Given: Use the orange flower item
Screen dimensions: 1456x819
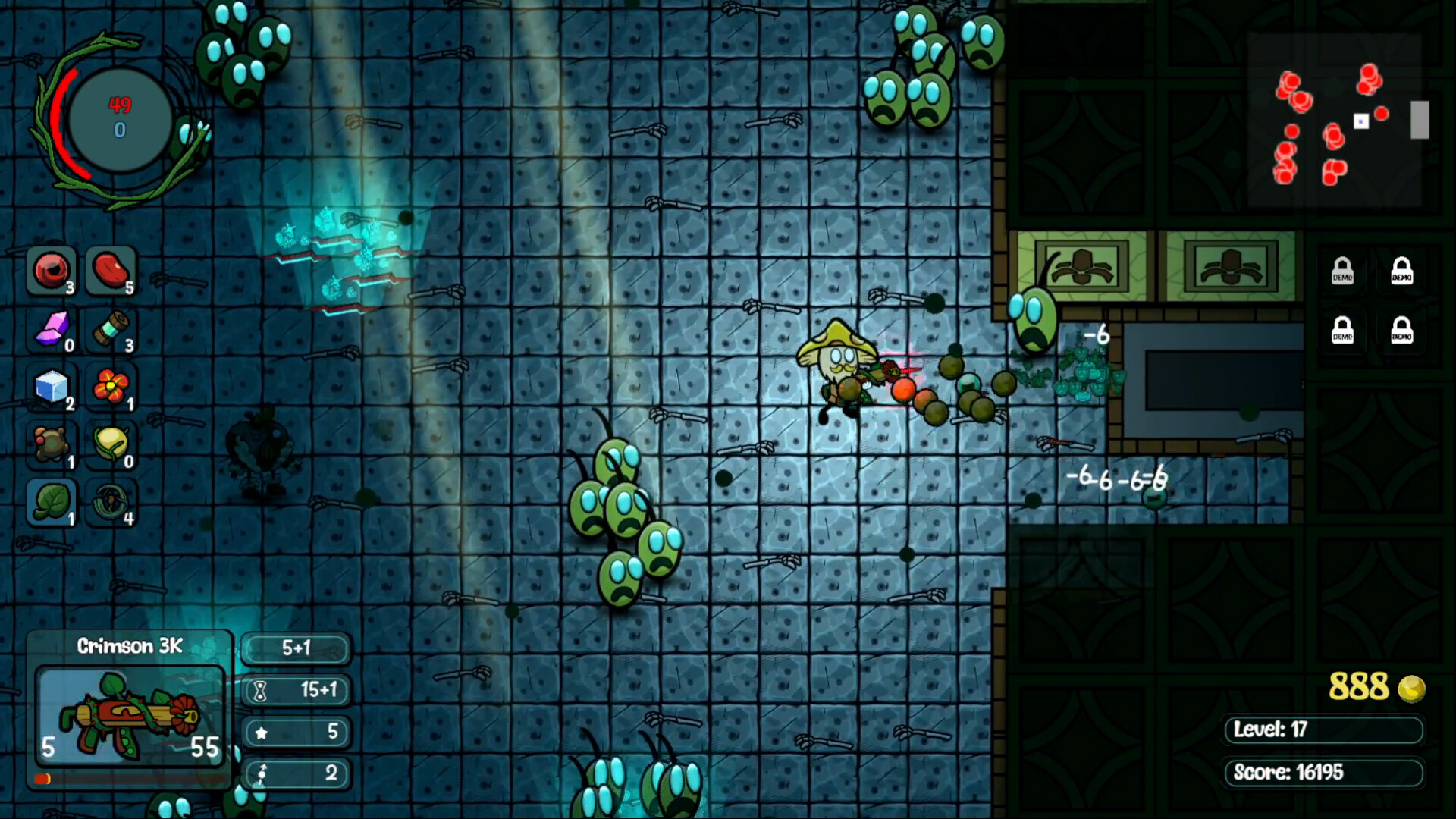Looking at the screenshot, I should click(111, 388).
